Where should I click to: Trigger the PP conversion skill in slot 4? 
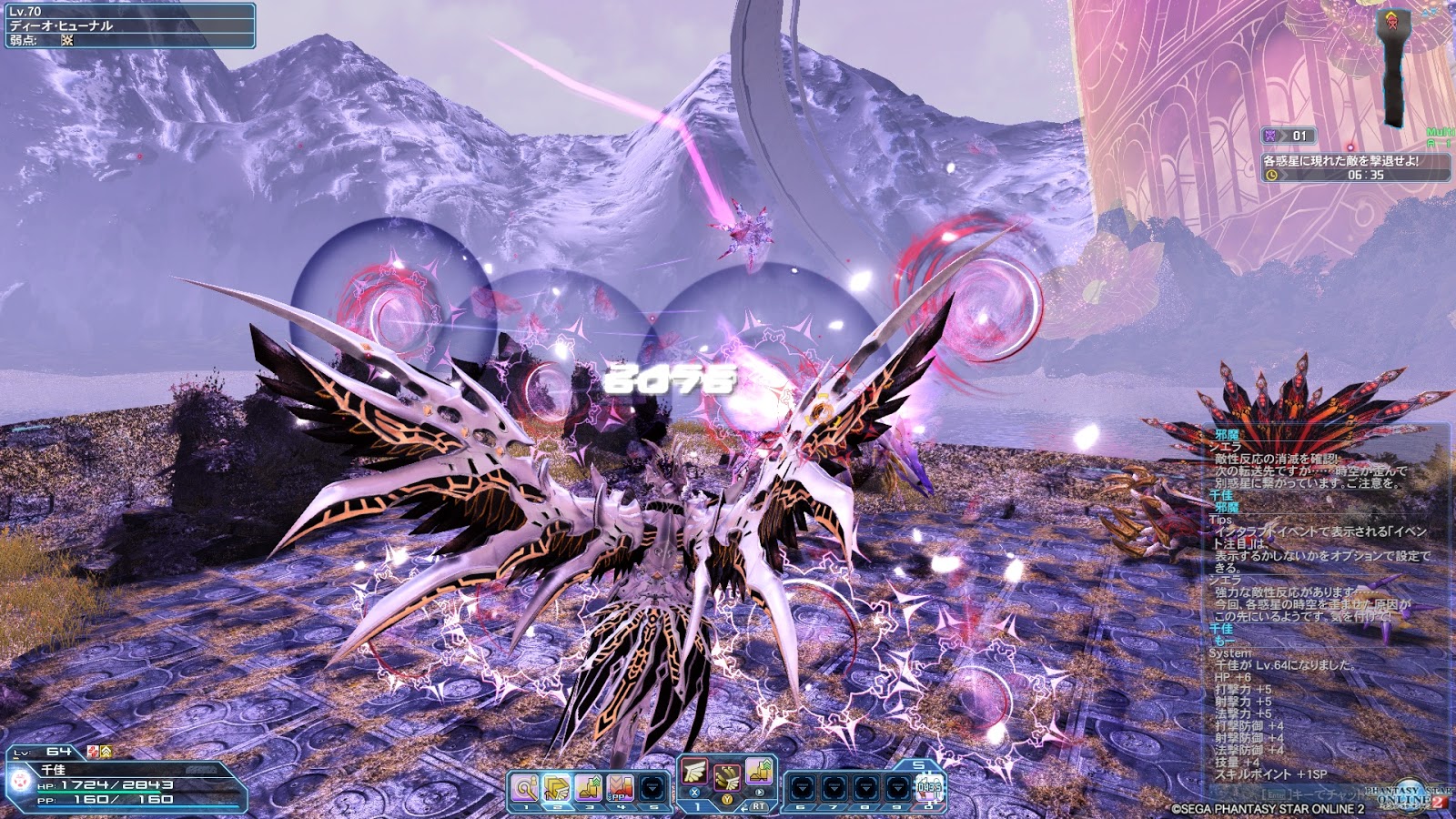621,787
